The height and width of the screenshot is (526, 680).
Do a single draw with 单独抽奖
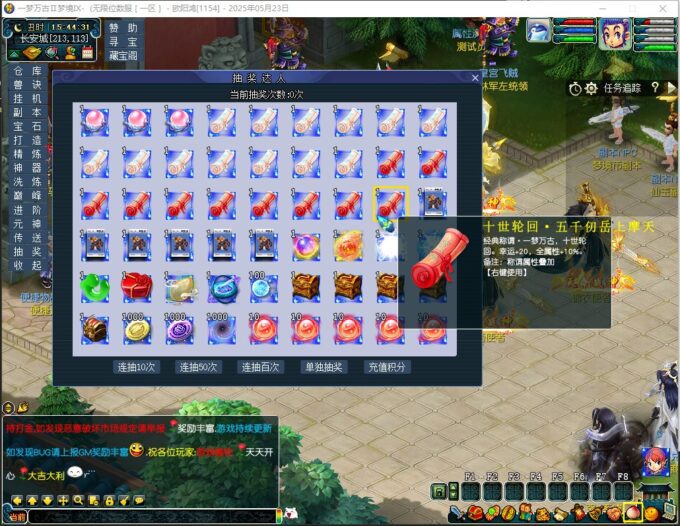[x=324, y=367]
